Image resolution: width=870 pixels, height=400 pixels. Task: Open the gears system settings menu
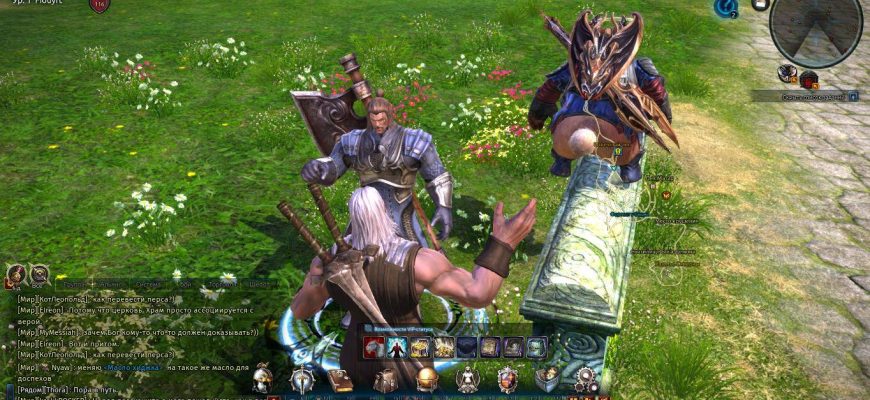[586, 379]
